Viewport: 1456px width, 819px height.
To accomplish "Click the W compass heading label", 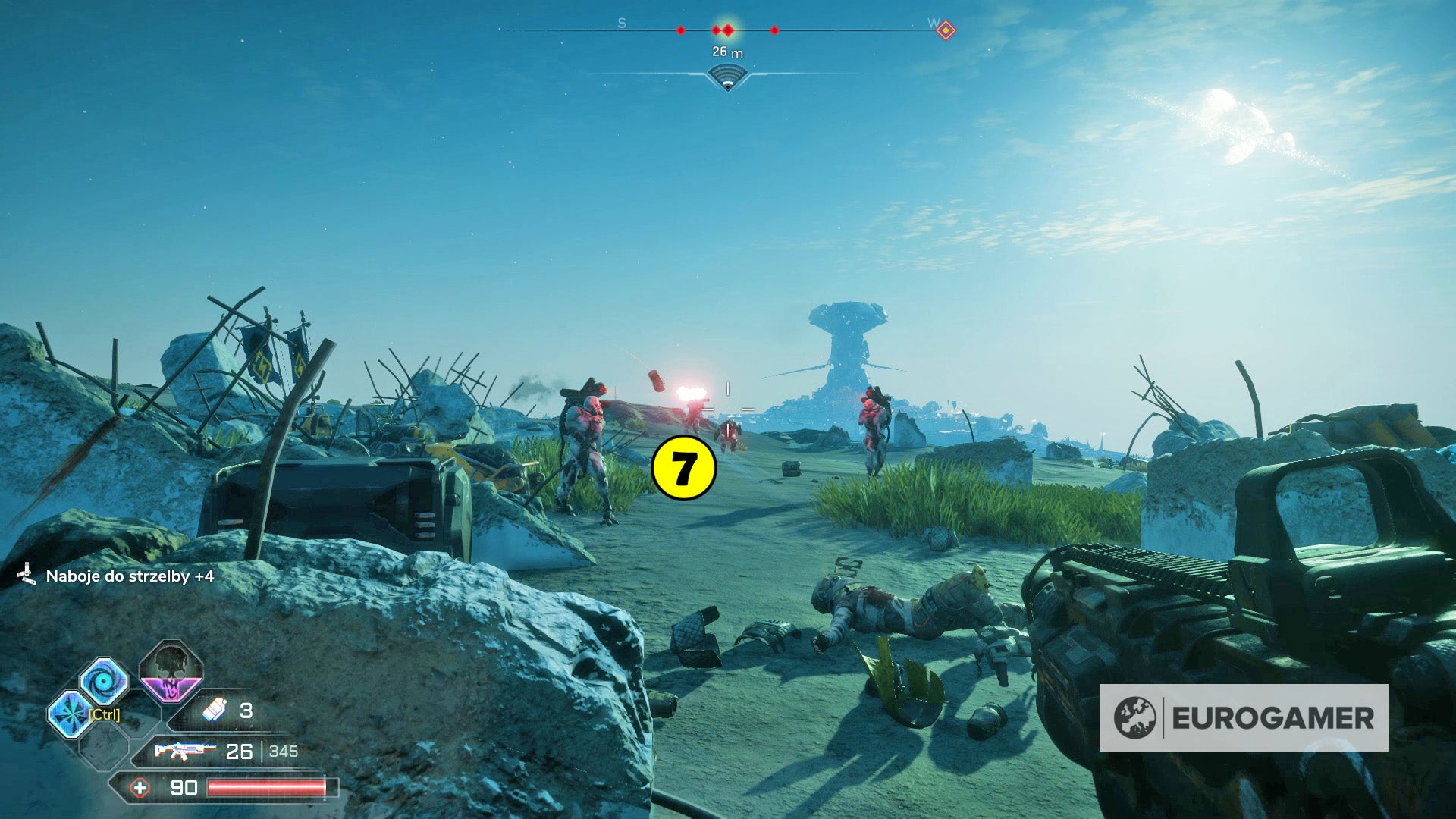I will click(x=934, y=23).
